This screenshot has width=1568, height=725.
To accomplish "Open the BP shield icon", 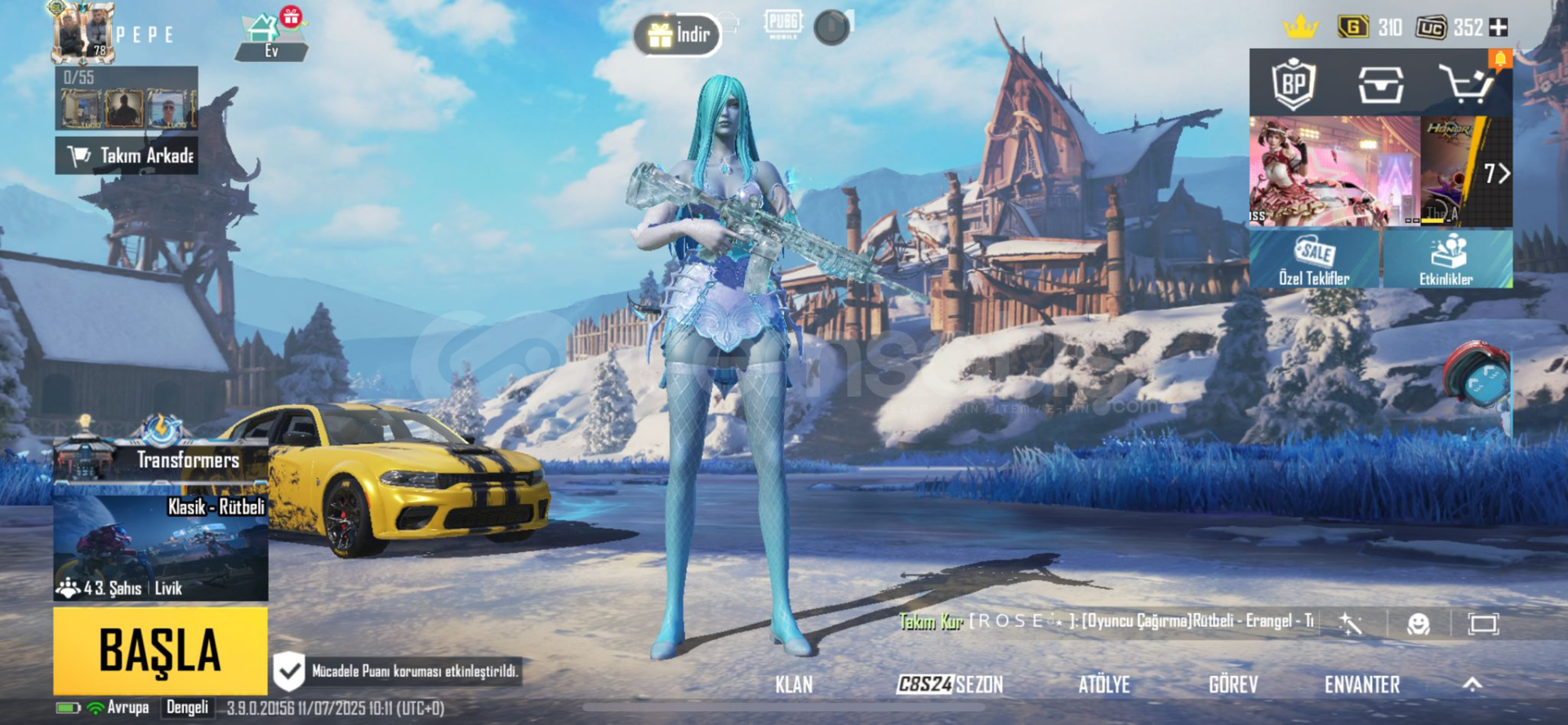I will pos(1294,83).
